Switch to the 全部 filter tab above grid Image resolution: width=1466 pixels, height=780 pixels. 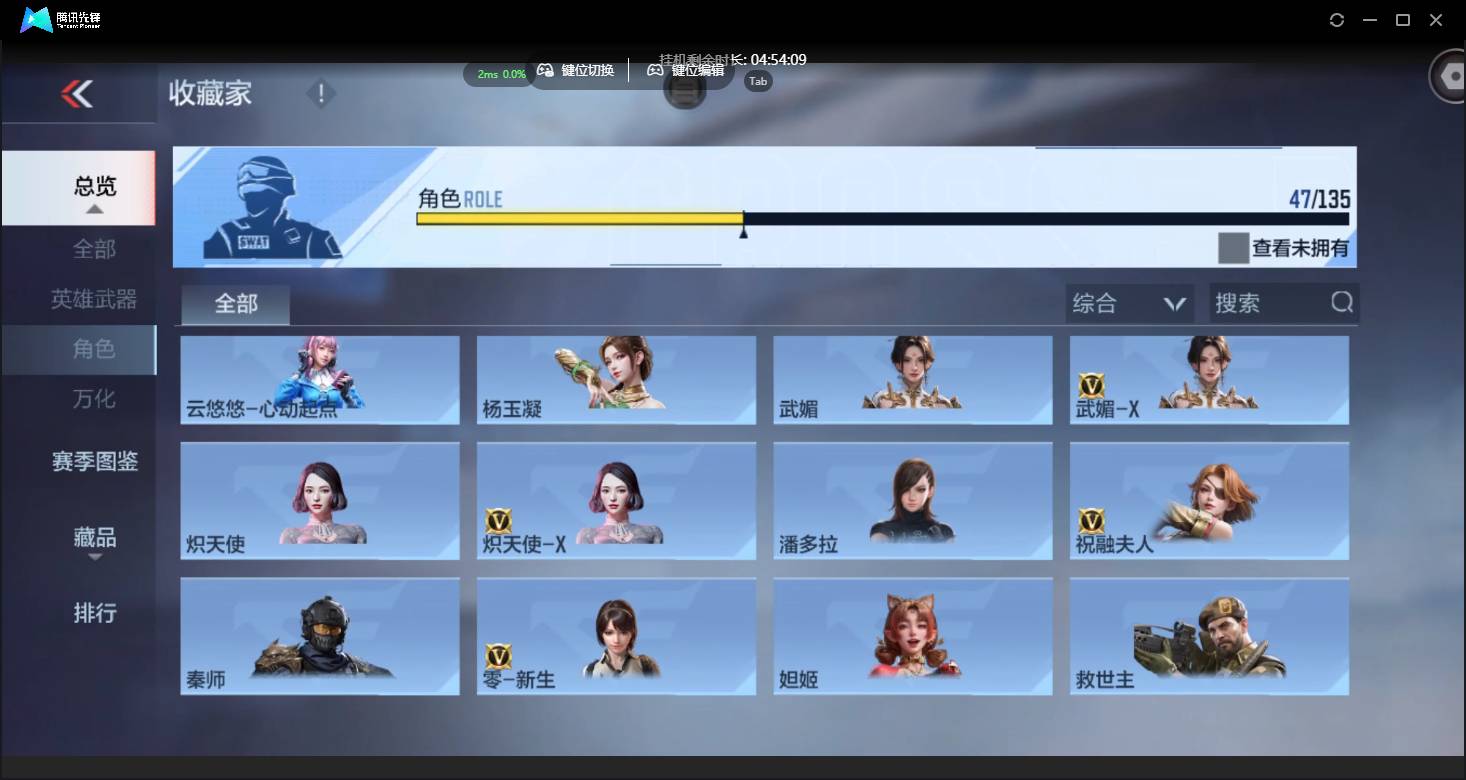pyautogui.click(x=234, y=303)
